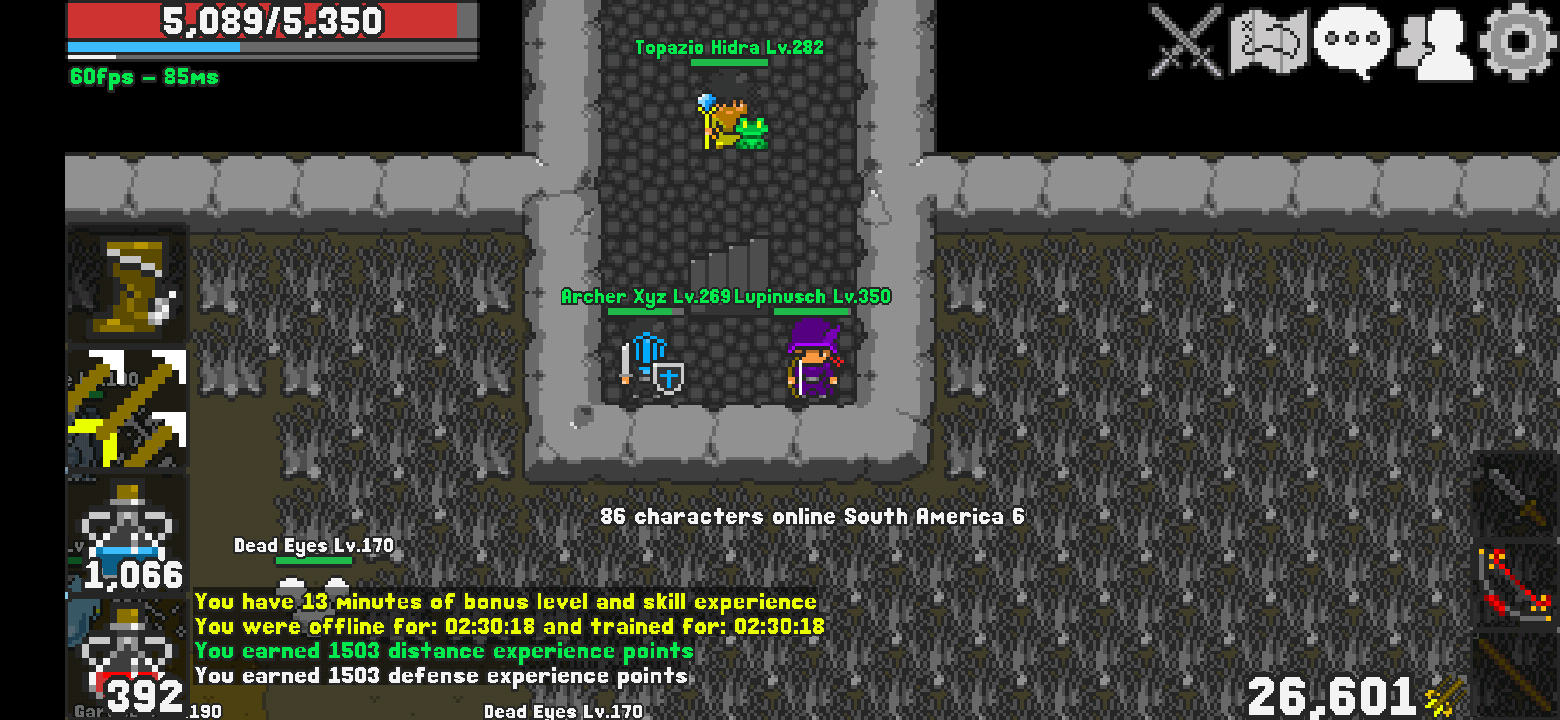Open the world map

click(x=1269, y=42)
